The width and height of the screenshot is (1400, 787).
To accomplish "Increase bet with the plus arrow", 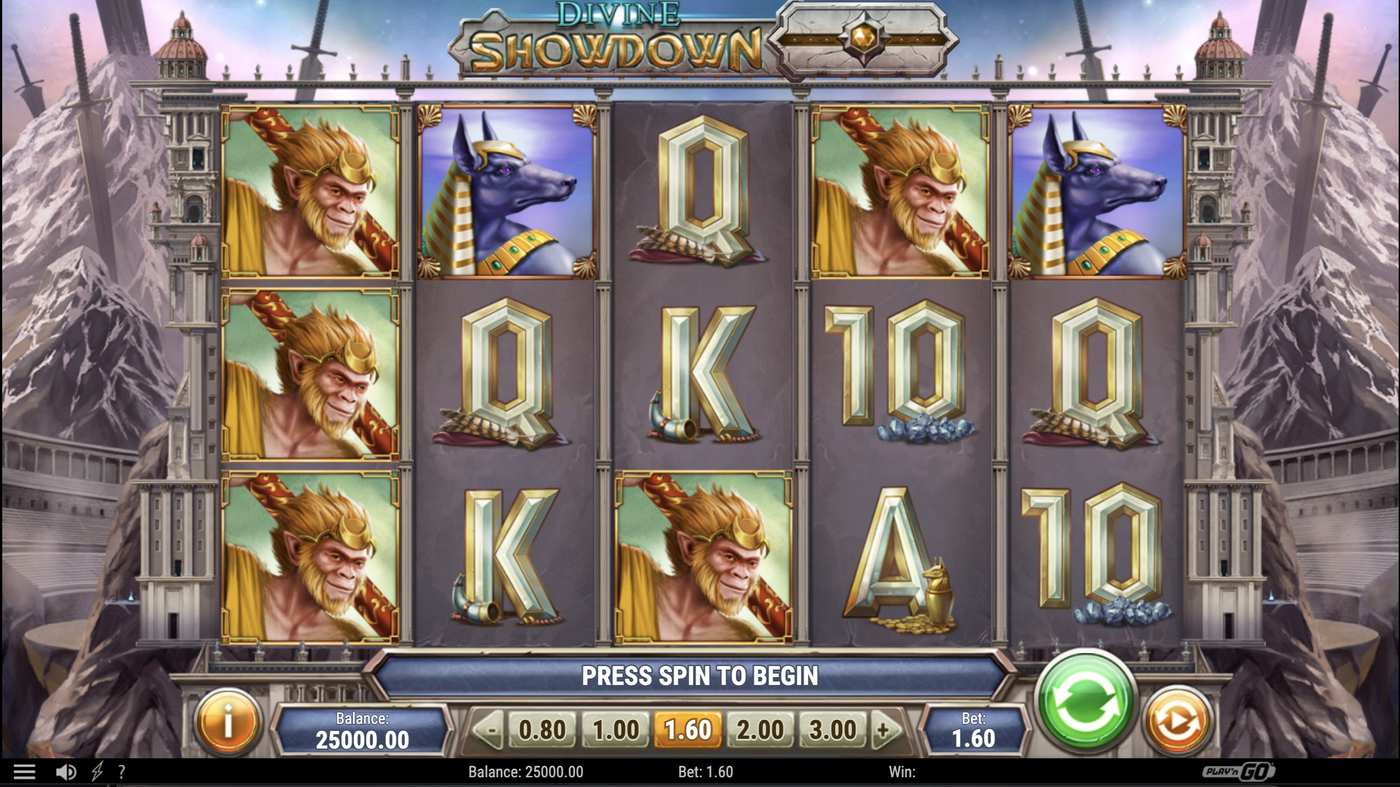I will click(884, 729).
